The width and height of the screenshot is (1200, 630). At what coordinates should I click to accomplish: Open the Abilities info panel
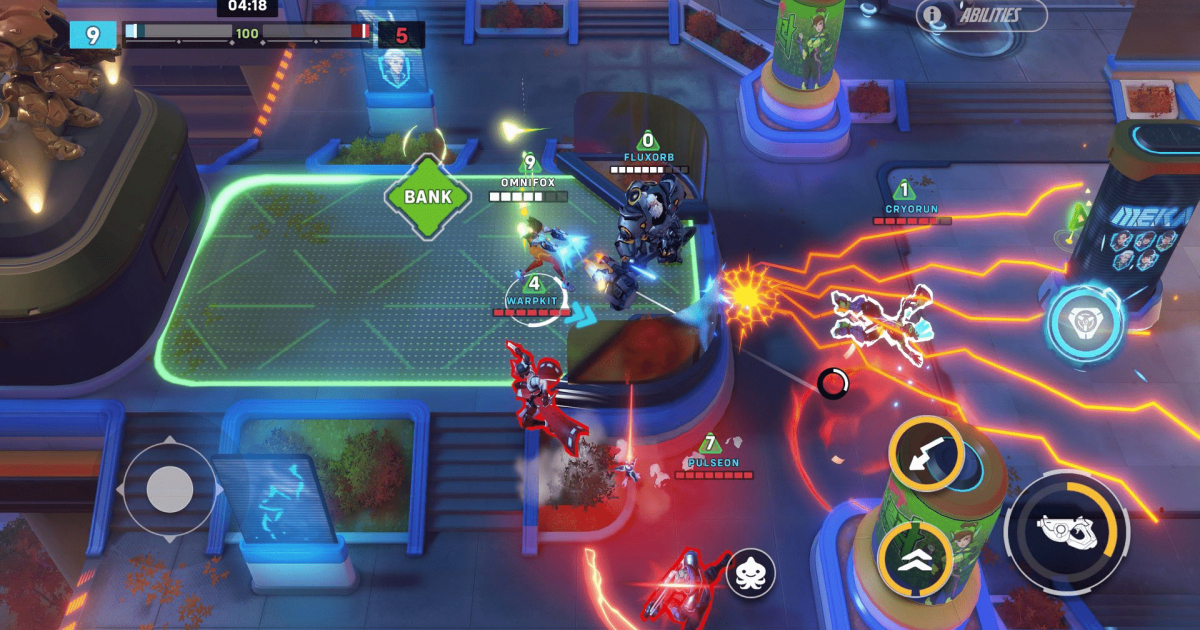tap(981, 15)
